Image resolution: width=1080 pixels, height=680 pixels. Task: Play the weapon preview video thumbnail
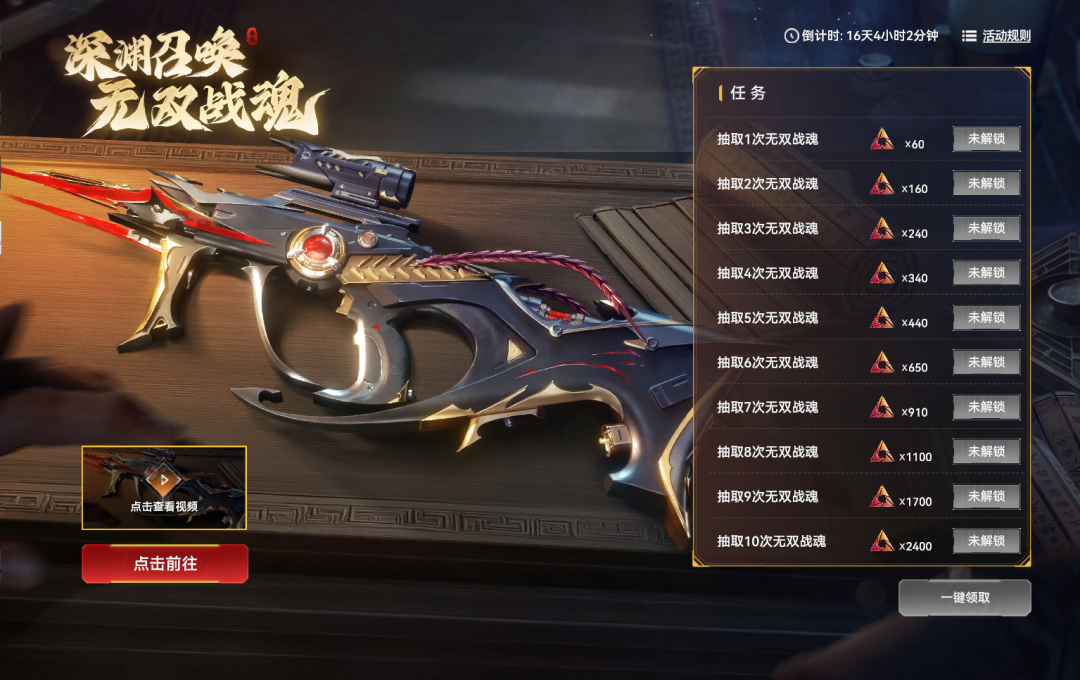pyautogui.click(x=164, y=487)
